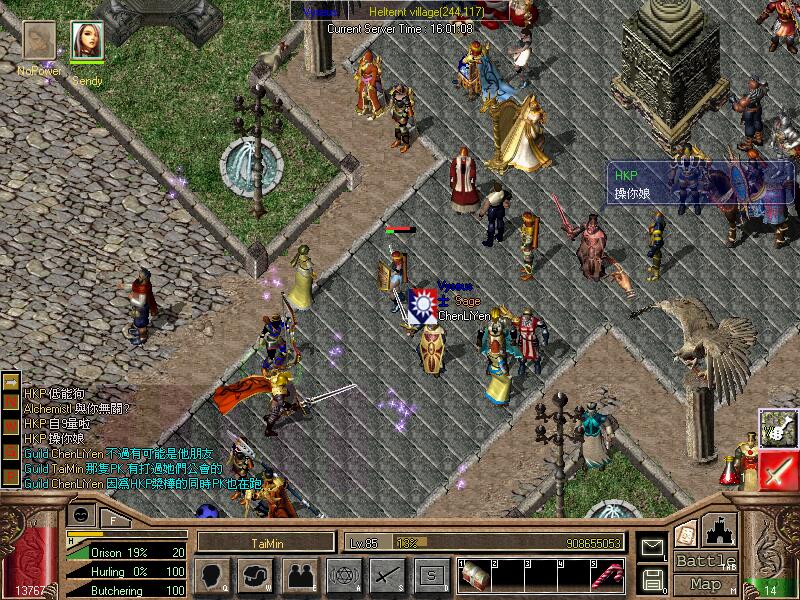Screen dimensions: 800x600
Task: Open the mail envelope icon
Action: [x=652, y=547]
